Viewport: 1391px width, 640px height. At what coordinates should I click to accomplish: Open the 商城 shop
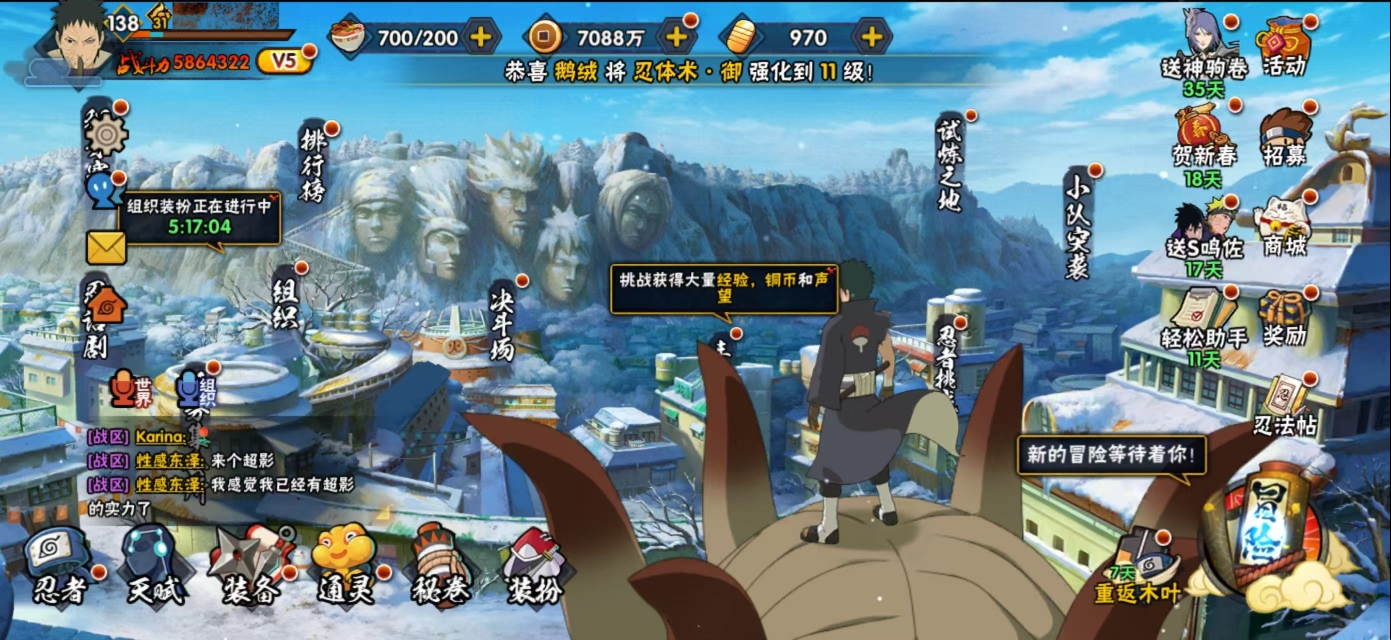pos(1285,225)
